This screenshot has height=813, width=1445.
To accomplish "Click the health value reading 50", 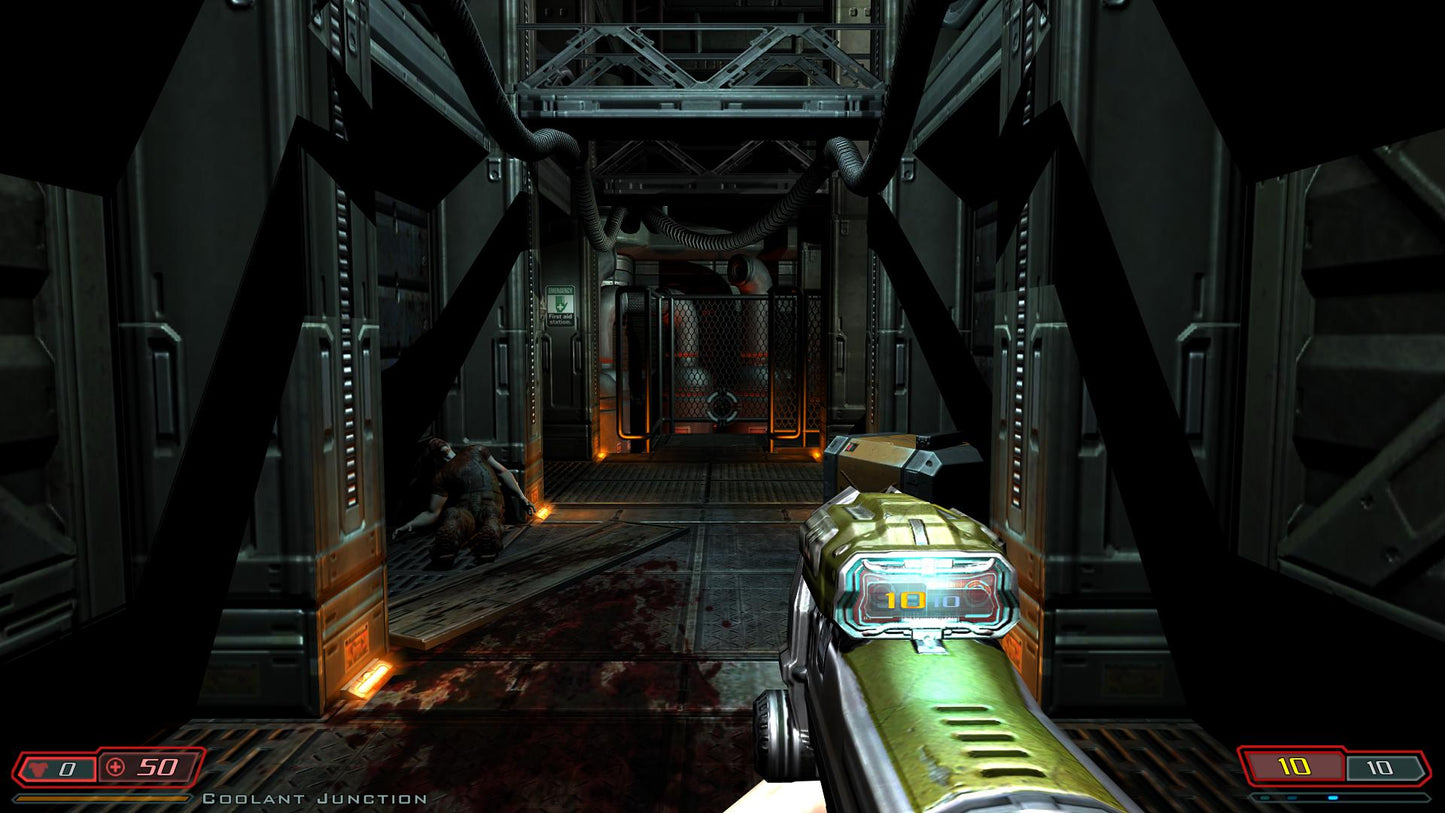I will point(157,767).
